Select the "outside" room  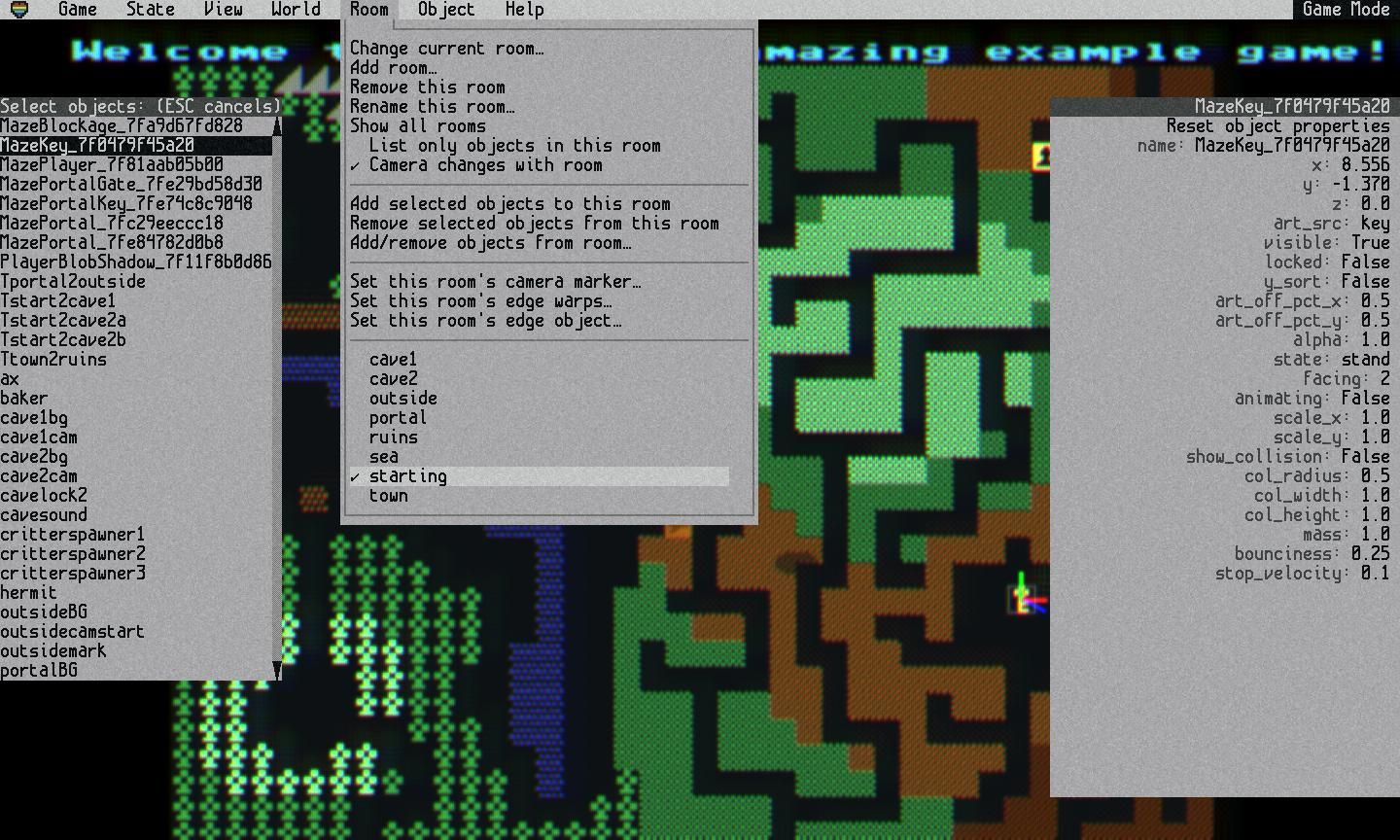(402, 398)
